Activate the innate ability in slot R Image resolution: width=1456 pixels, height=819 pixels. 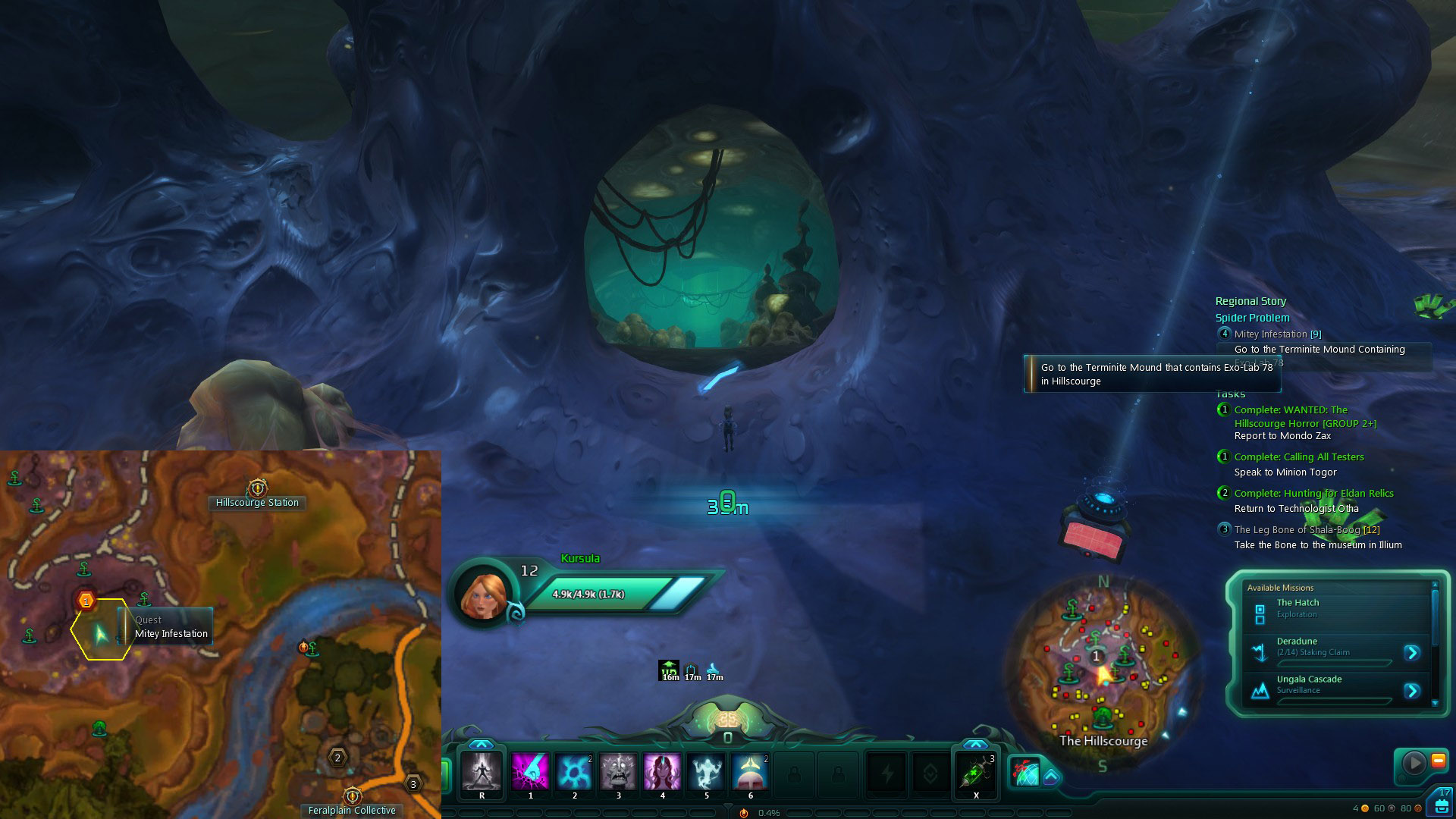482,771
